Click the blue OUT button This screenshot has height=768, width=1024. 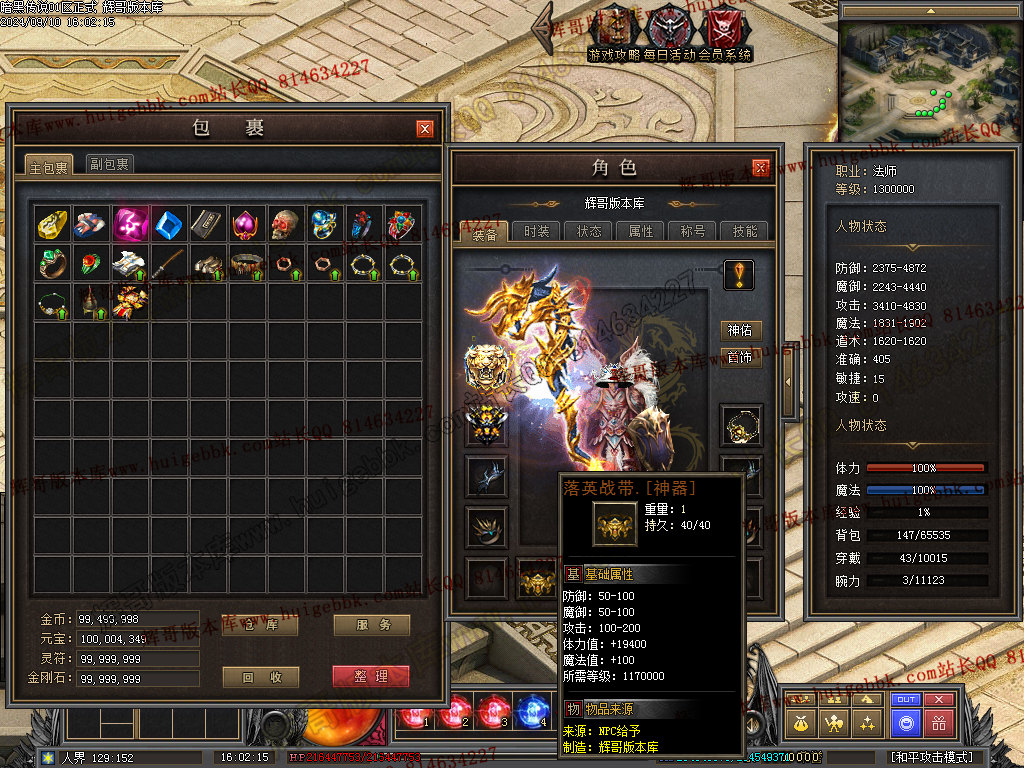905,700
